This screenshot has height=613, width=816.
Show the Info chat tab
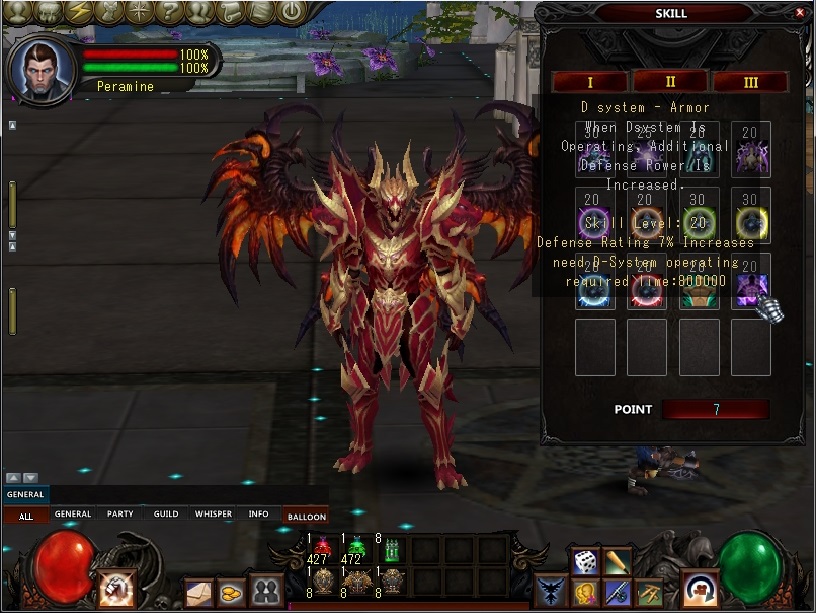pos(258,515)
